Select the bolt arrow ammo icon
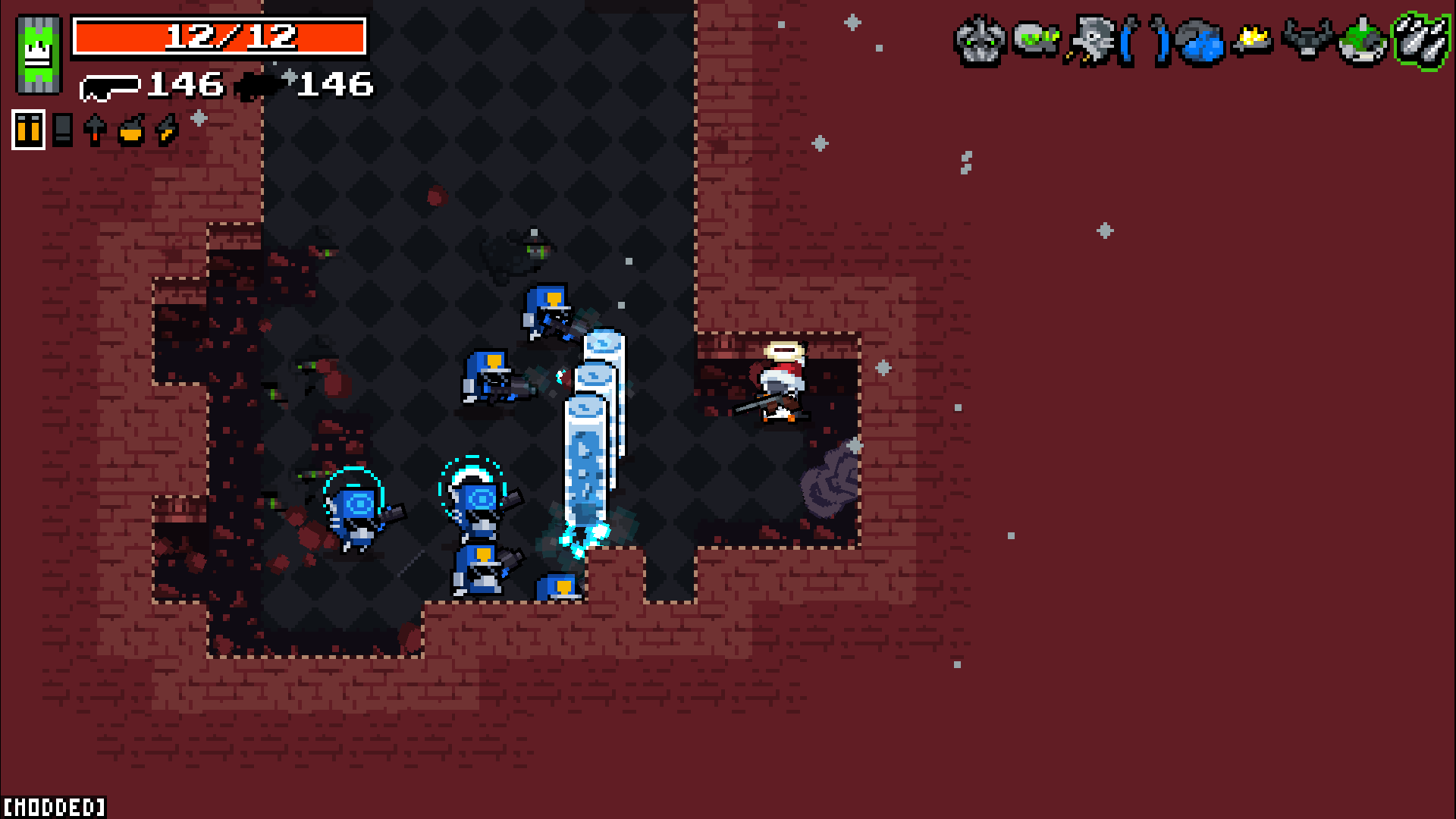Image resolution: width=1456 pixels, height=819 pixels. [x=95, y=130]
